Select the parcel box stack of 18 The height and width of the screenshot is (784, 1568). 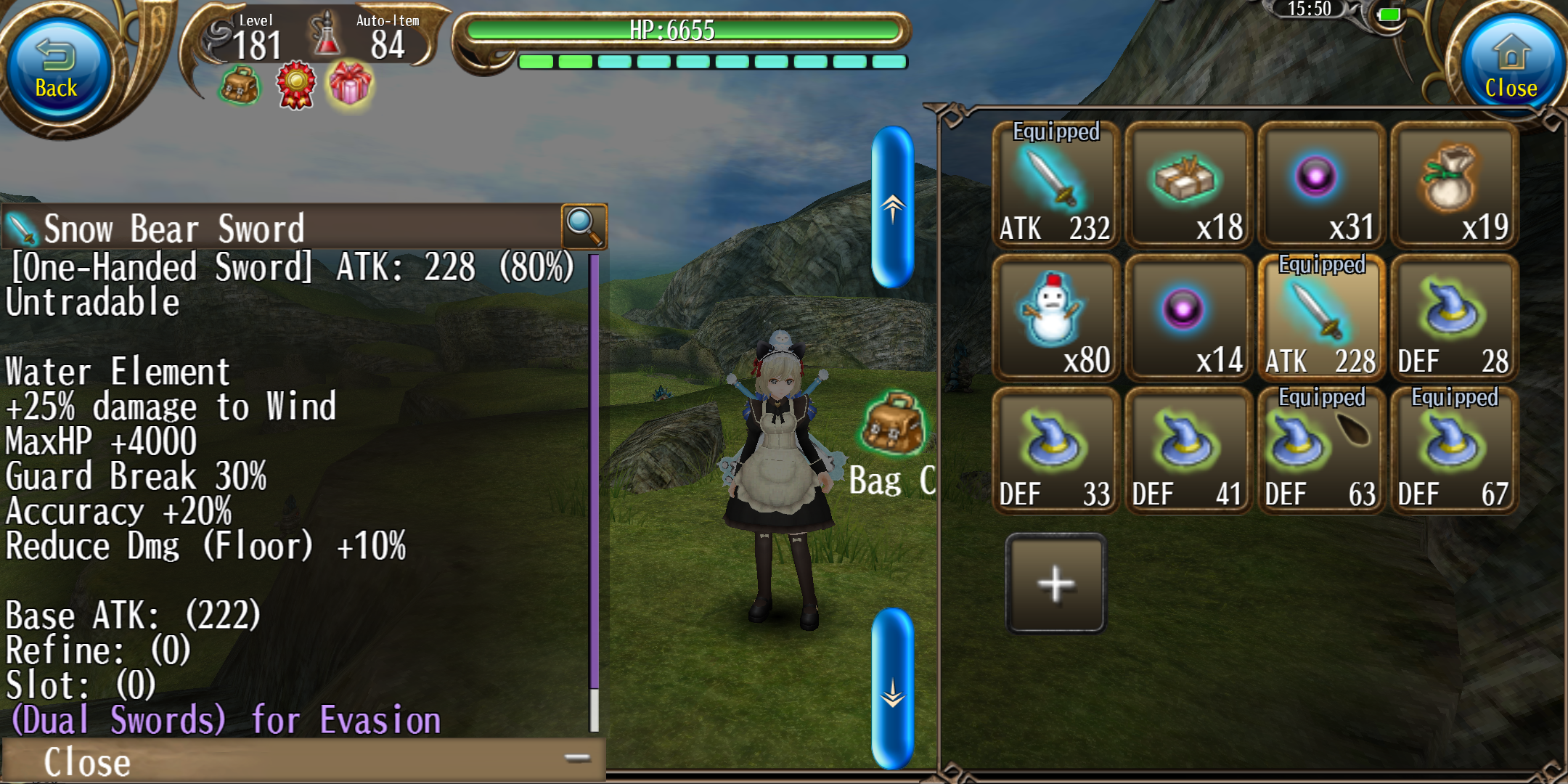tap(1188, 186)
